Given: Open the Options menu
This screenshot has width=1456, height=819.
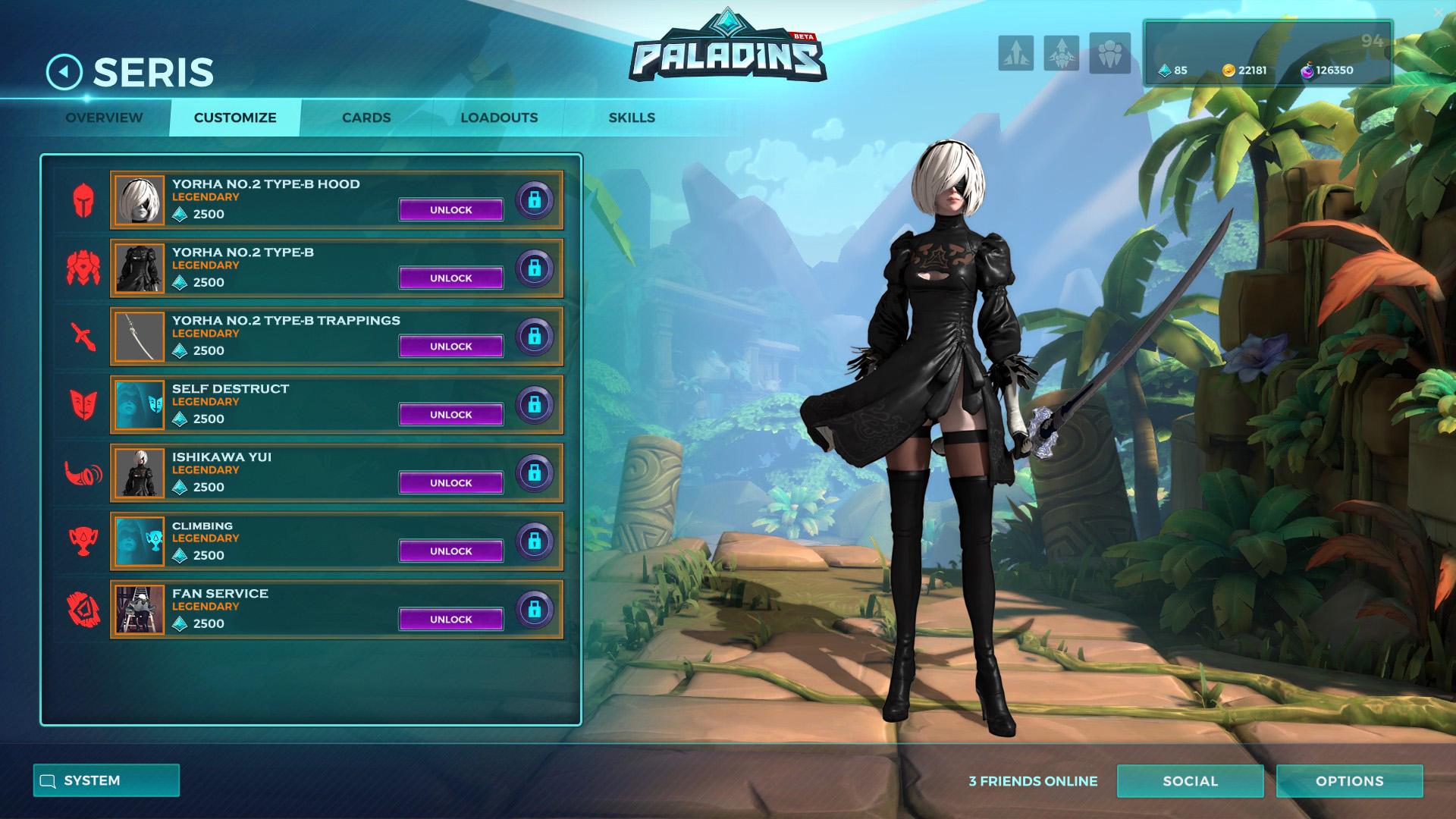Looking at the screenshot, I should tap(1348, 780).
